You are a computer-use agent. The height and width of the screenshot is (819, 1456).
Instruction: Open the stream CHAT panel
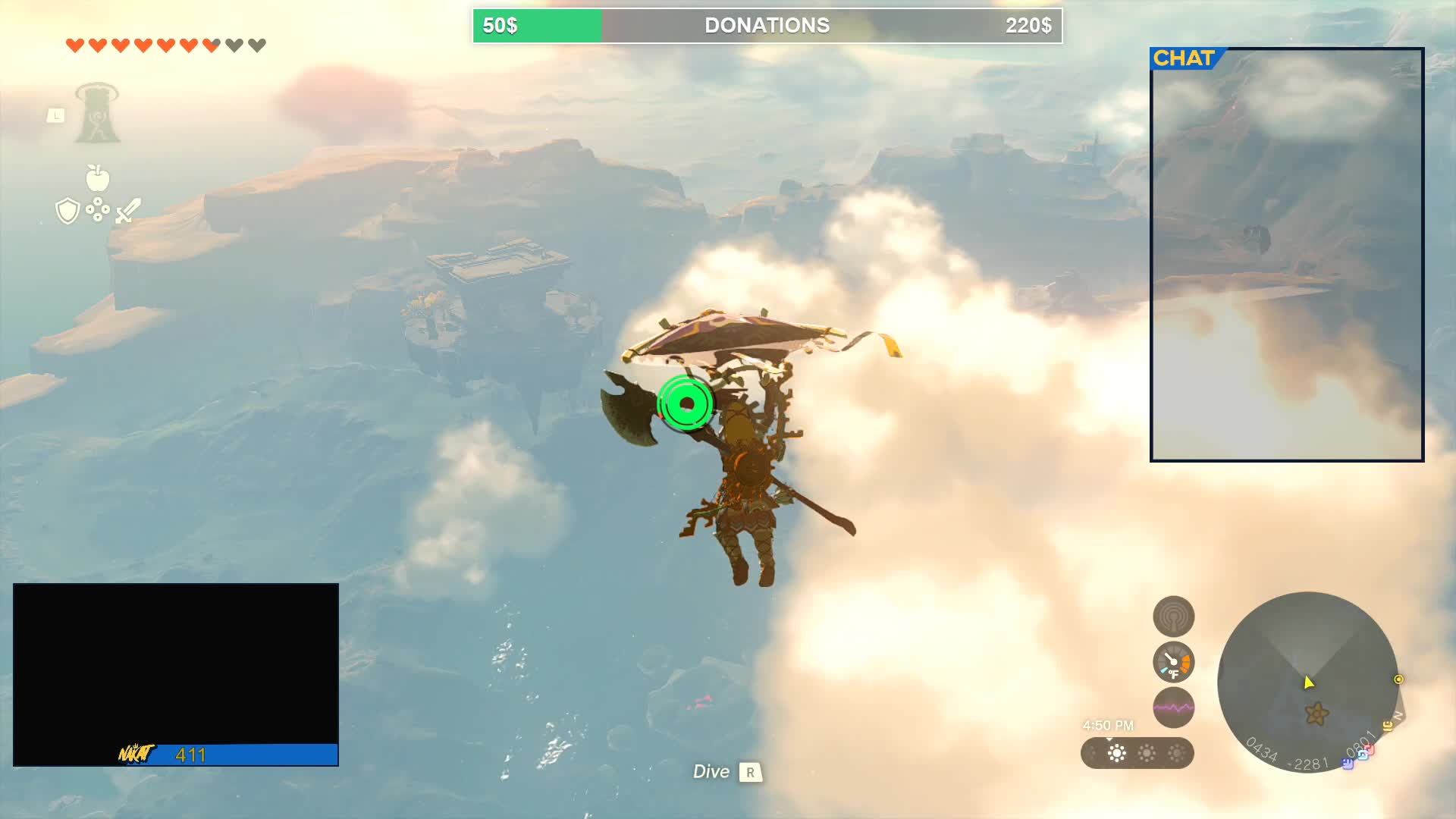click(1286, 255)
